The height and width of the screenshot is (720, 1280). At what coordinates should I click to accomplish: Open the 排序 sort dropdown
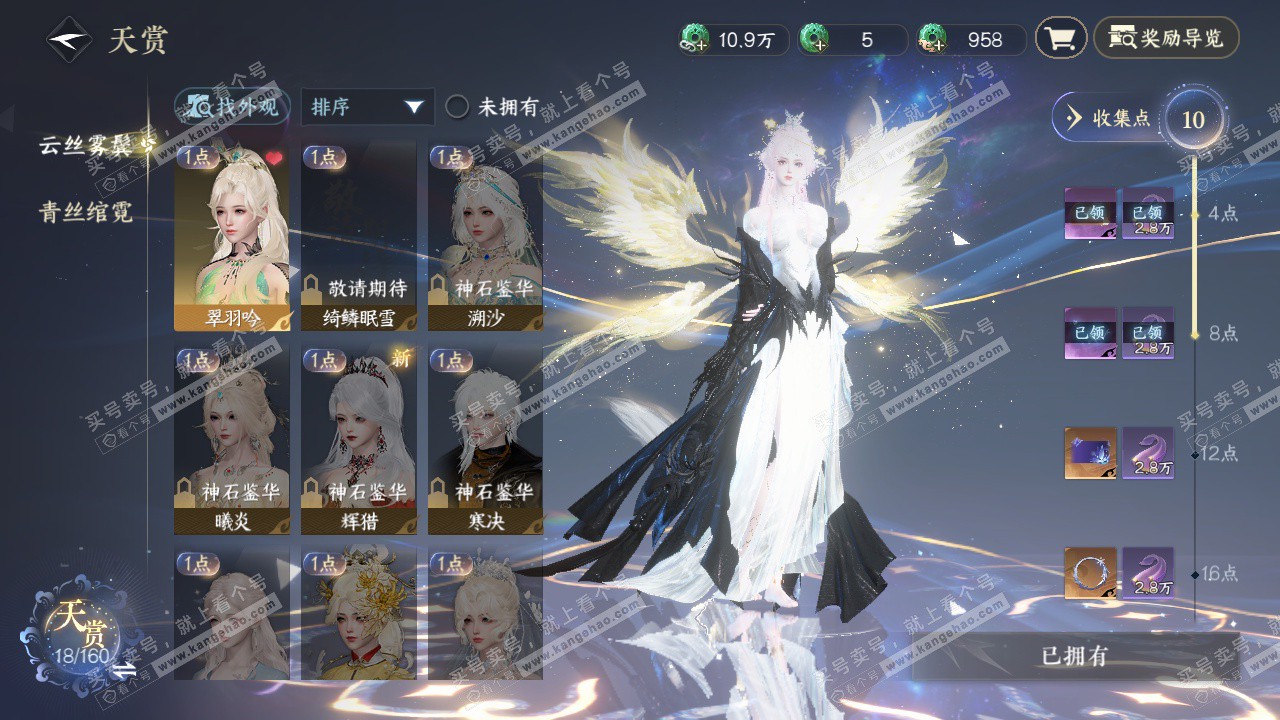click(367, 107)
